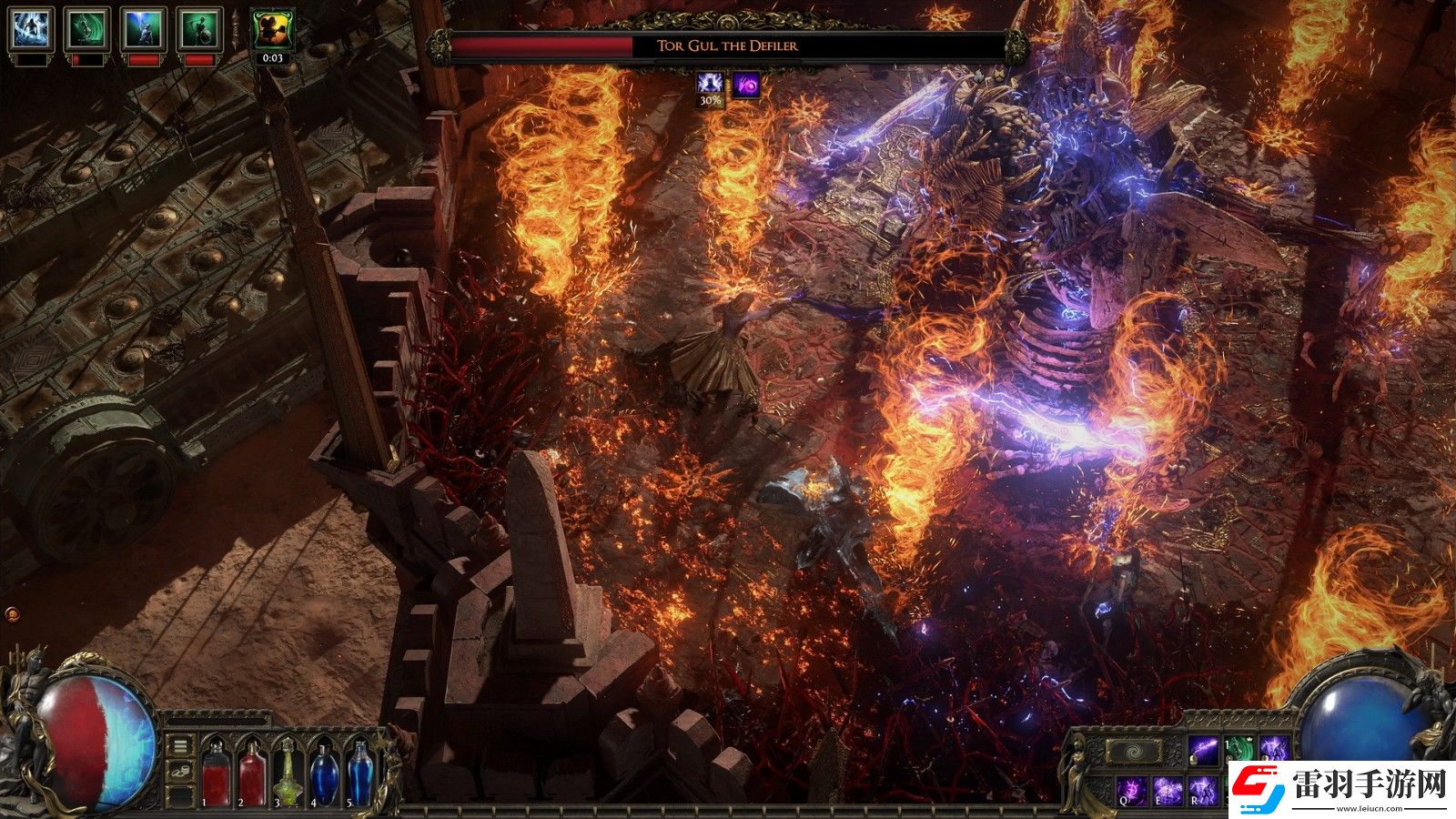Select the icy blue minion portrait
The height and width of the screenshot is (819, 1456).
point(31,29)
